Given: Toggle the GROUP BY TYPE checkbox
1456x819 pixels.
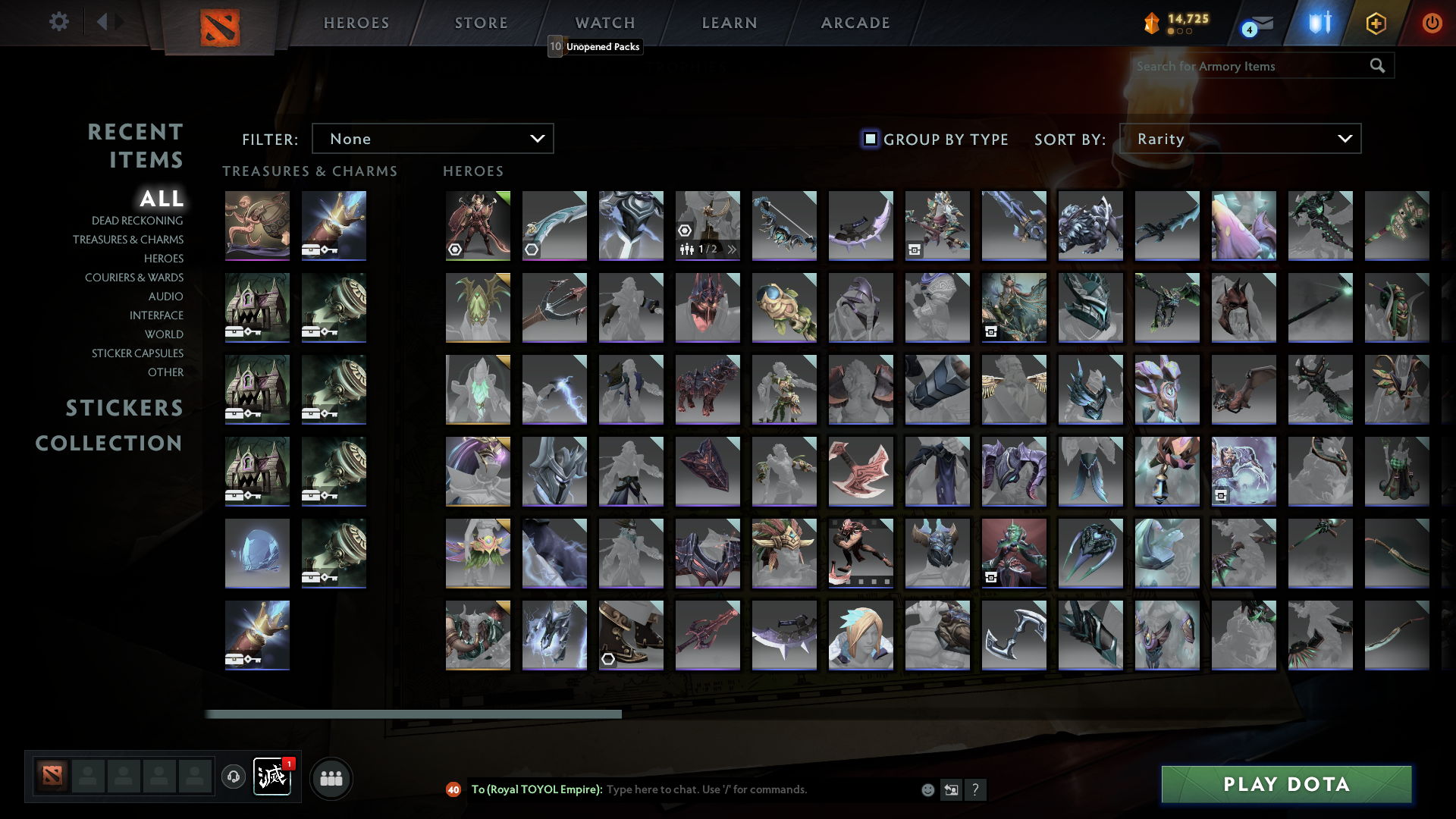Looking at the screenshot, I should [x=869, y=139].
